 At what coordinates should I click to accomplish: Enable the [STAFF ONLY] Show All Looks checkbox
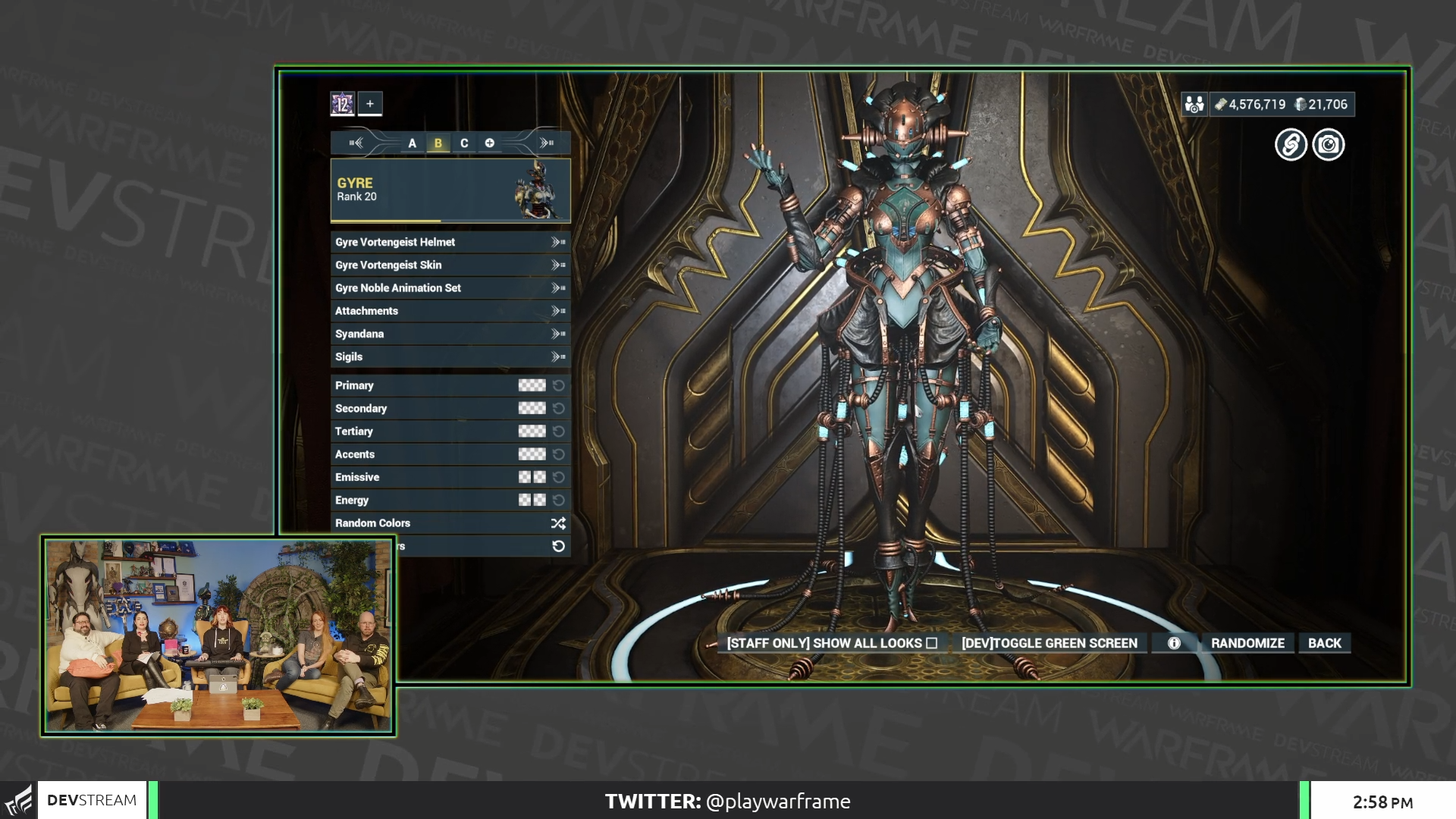point(932,642)
